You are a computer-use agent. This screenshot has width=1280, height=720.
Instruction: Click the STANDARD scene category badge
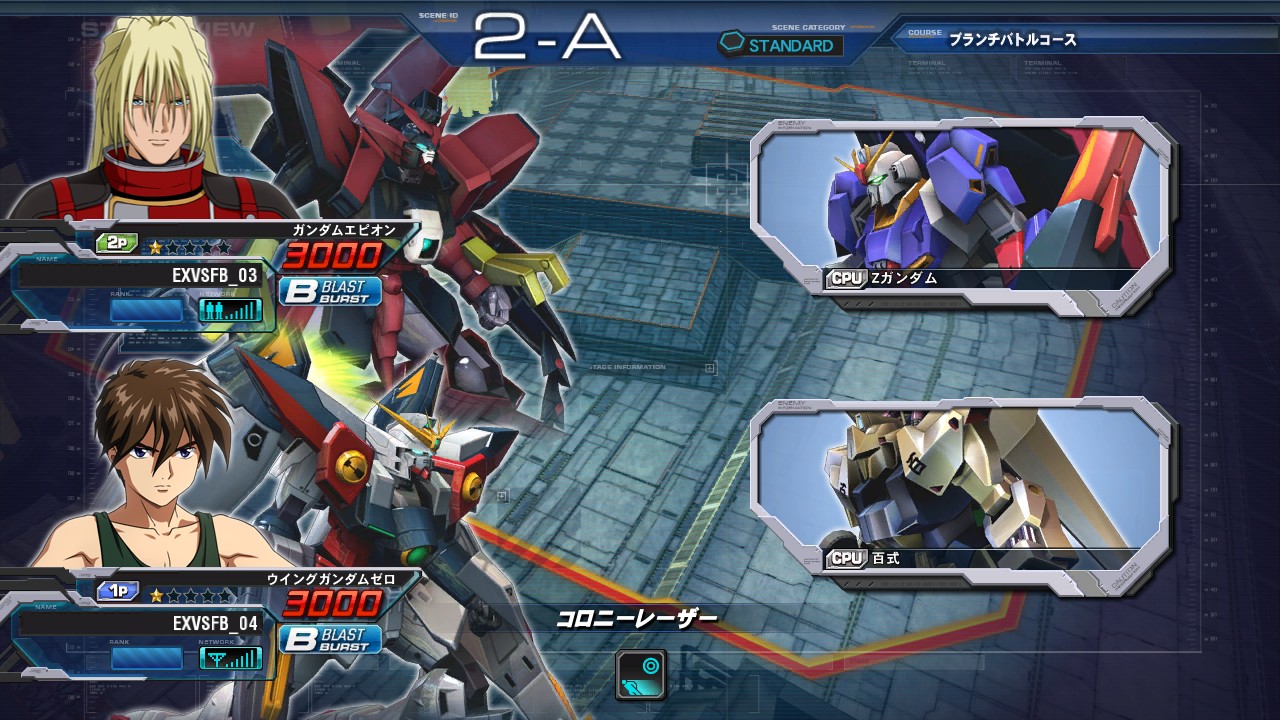(x=781, y=45)
